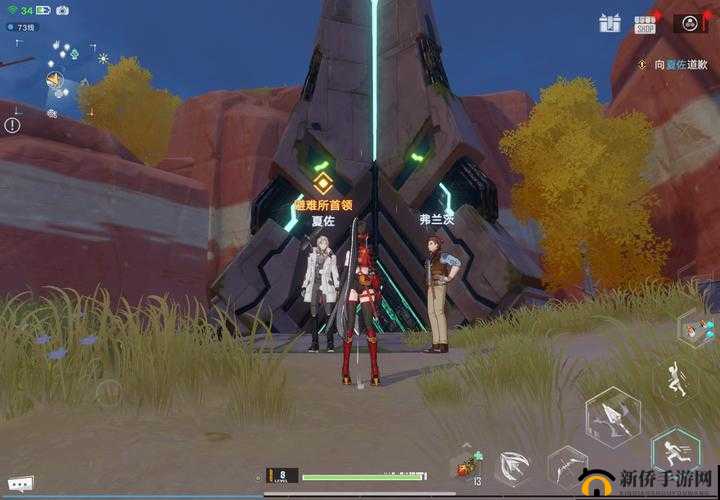Select the quest tracker 向夏佐道歉

[684, 64]
